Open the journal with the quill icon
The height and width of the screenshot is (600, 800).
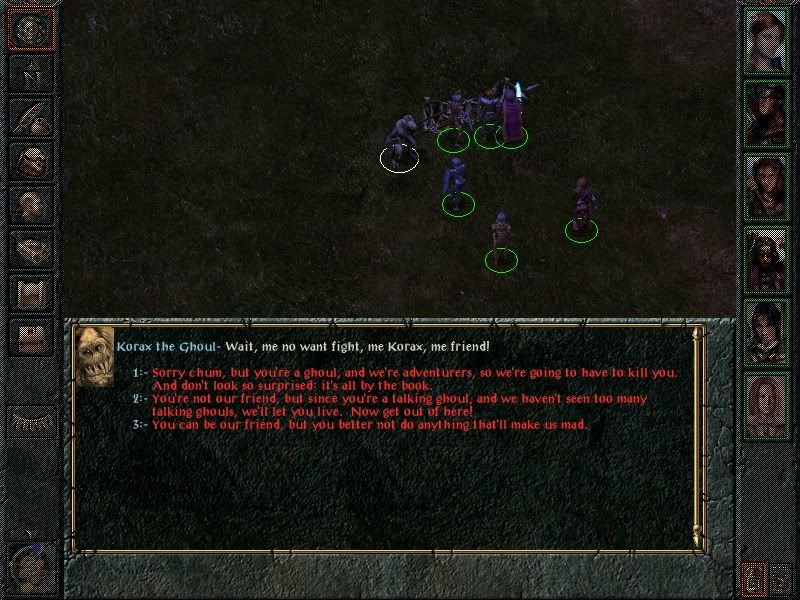tap(30, 117)
